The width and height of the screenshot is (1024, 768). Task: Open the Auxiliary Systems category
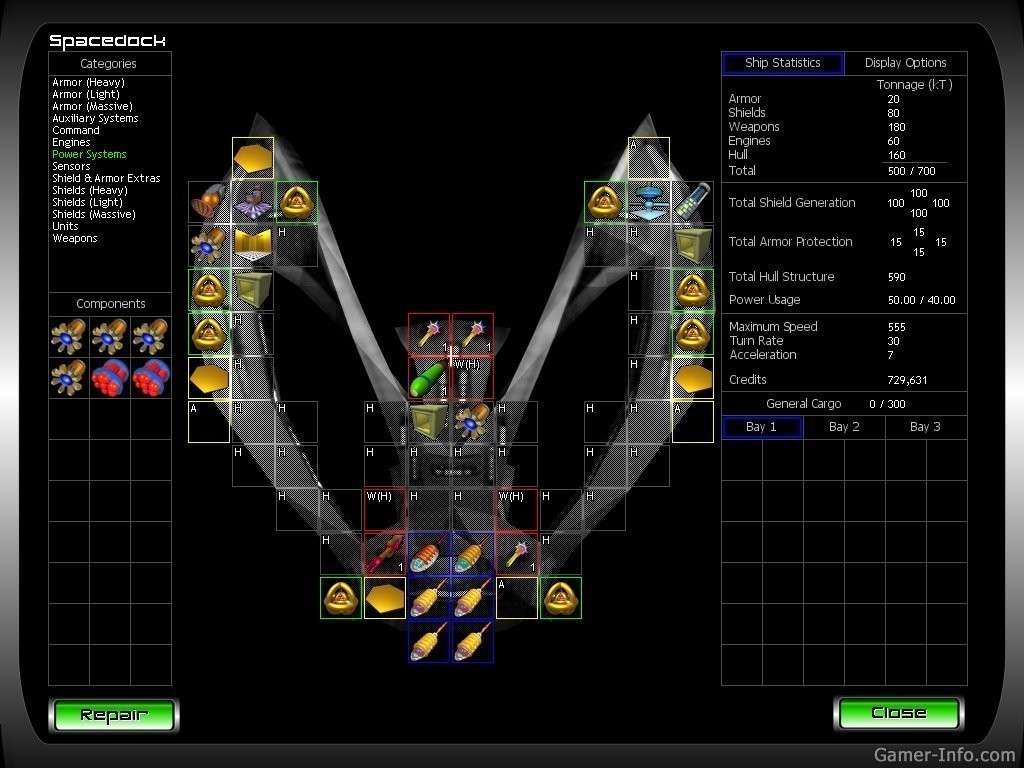[x=95, y=119]
